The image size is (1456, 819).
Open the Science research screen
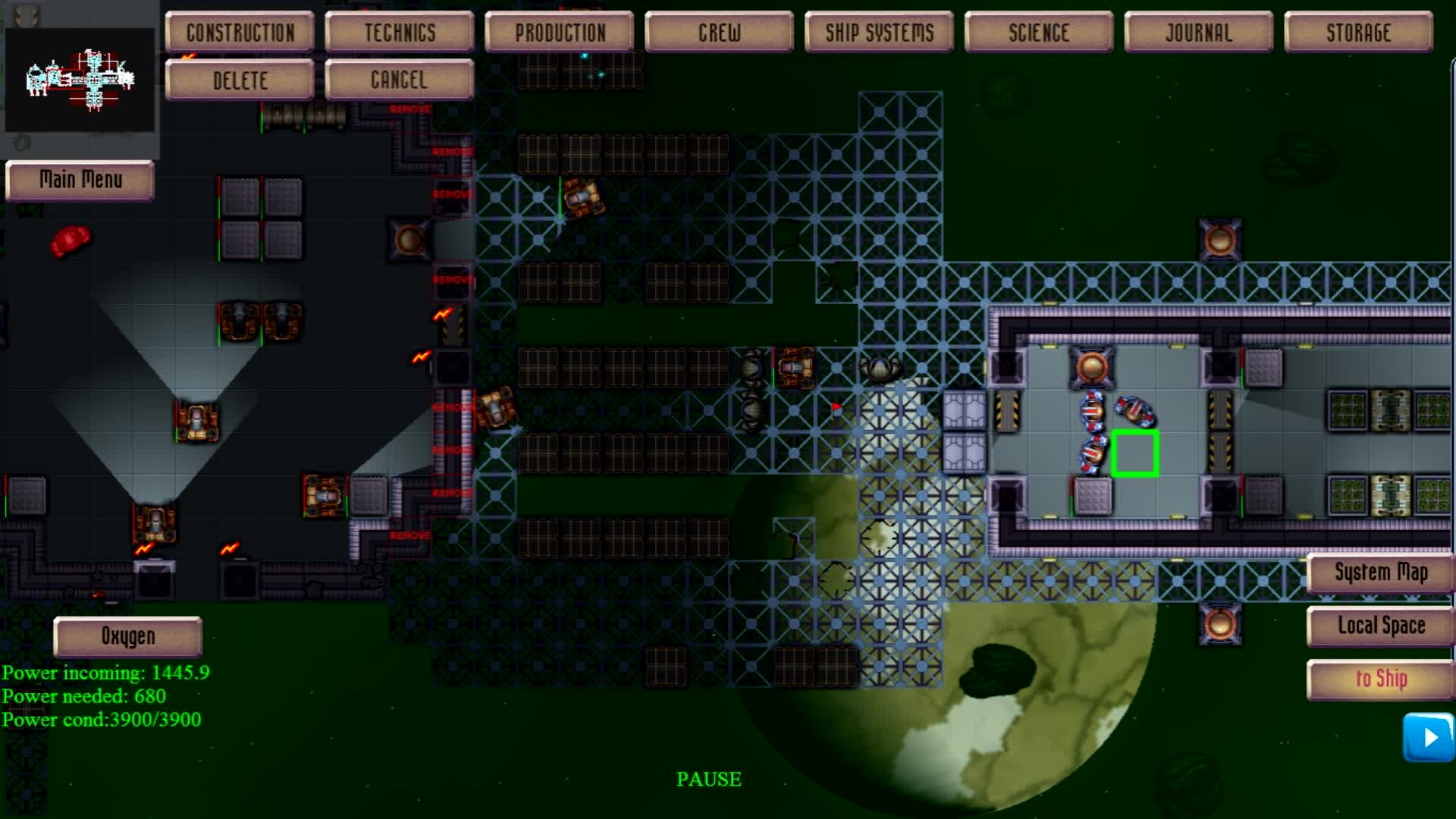pos(1038,32)
